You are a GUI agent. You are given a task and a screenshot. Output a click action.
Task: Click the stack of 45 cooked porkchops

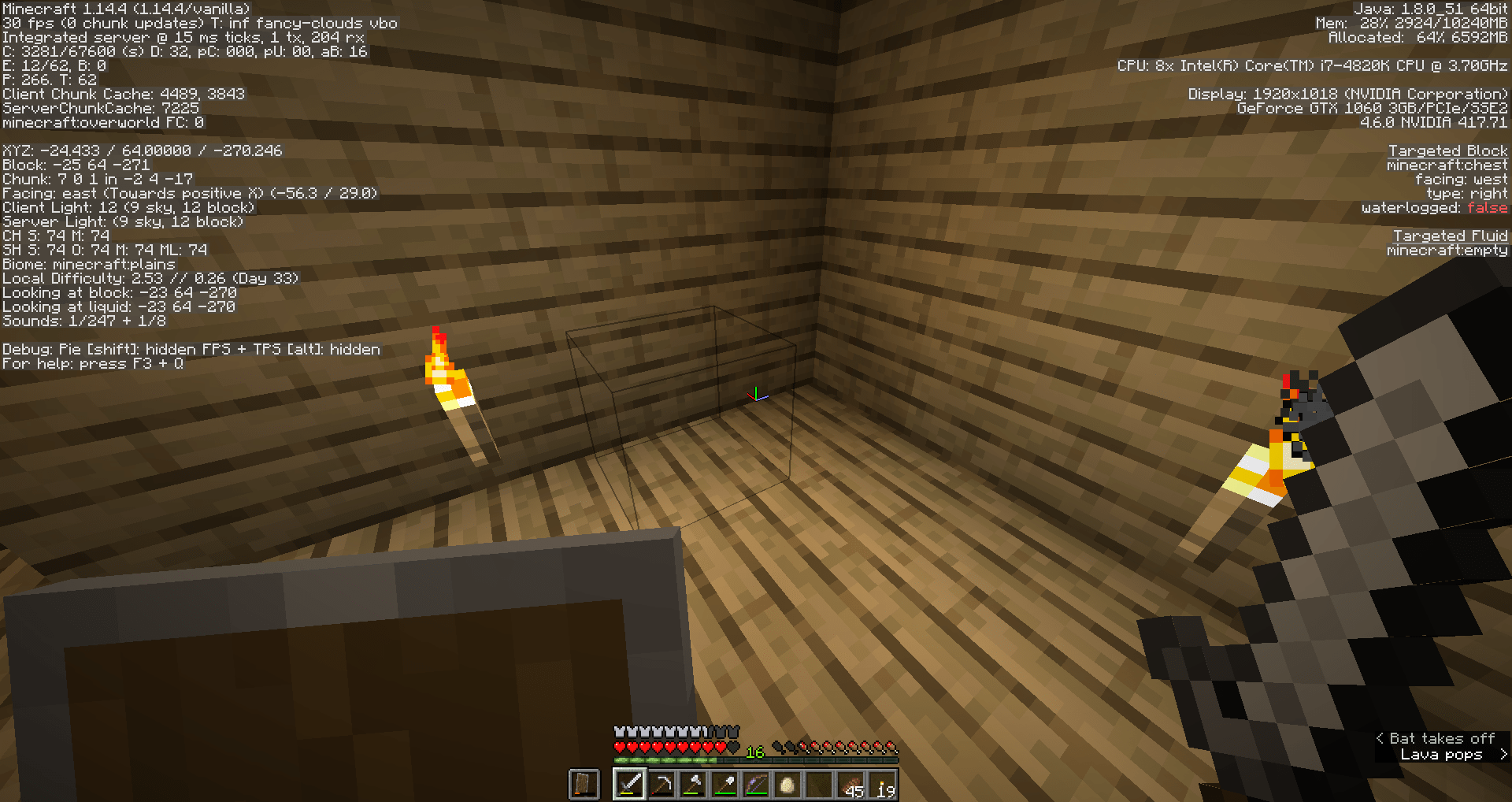point(850,783)
